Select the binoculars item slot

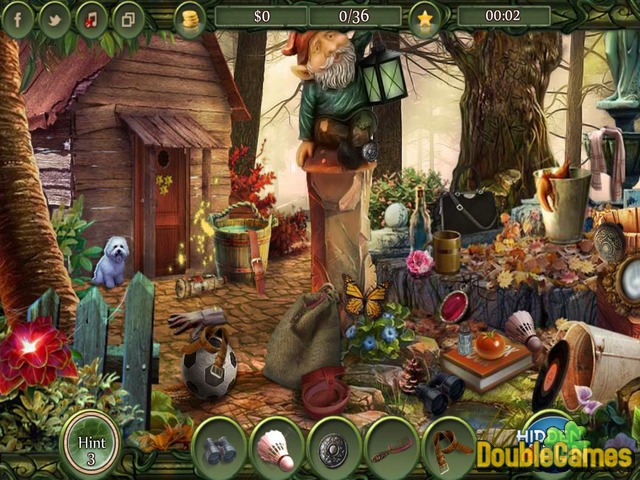coord(219,448)
